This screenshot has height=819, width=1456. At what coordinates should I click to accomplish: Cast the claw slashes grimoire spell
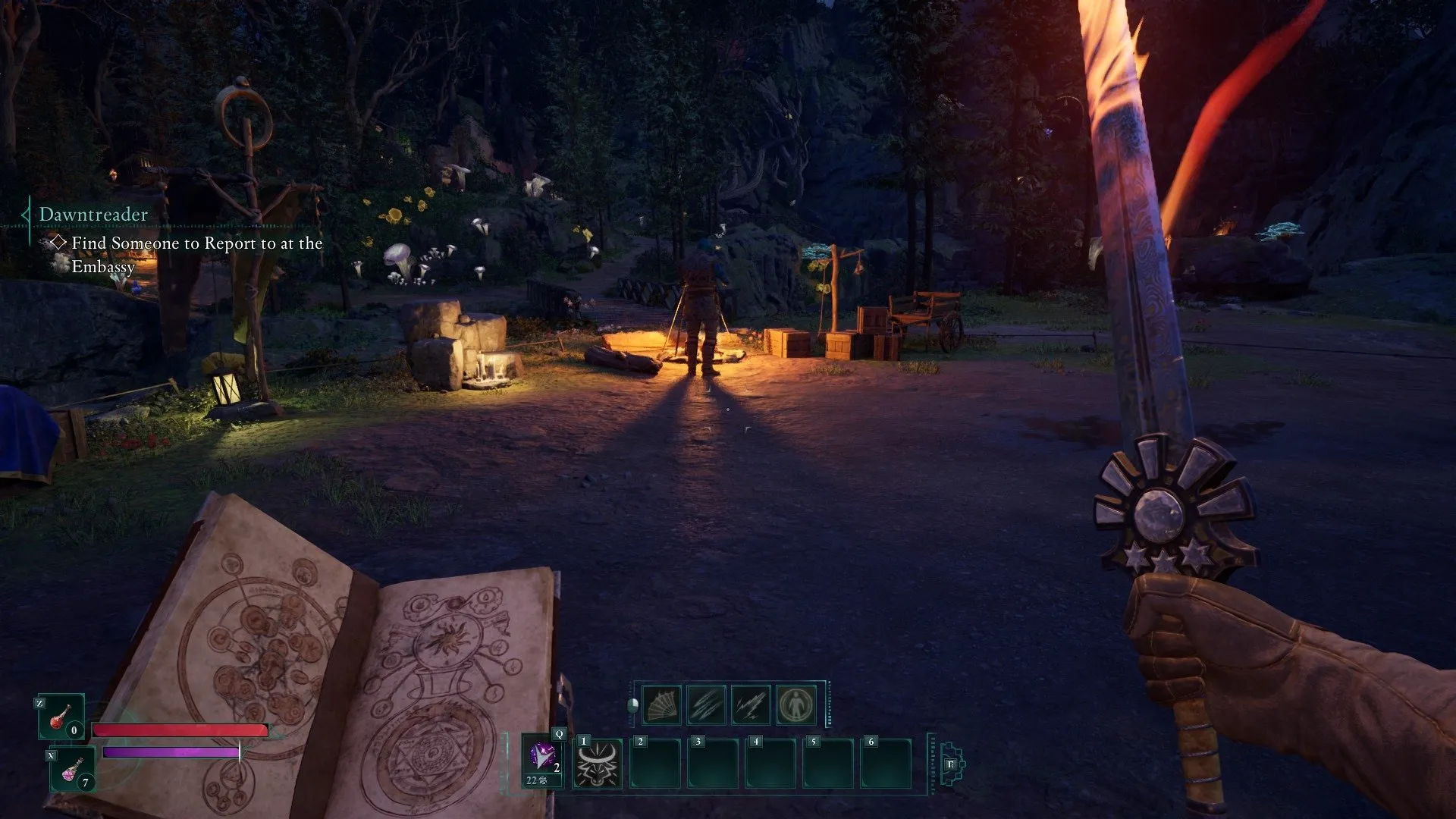click(706, 705)
